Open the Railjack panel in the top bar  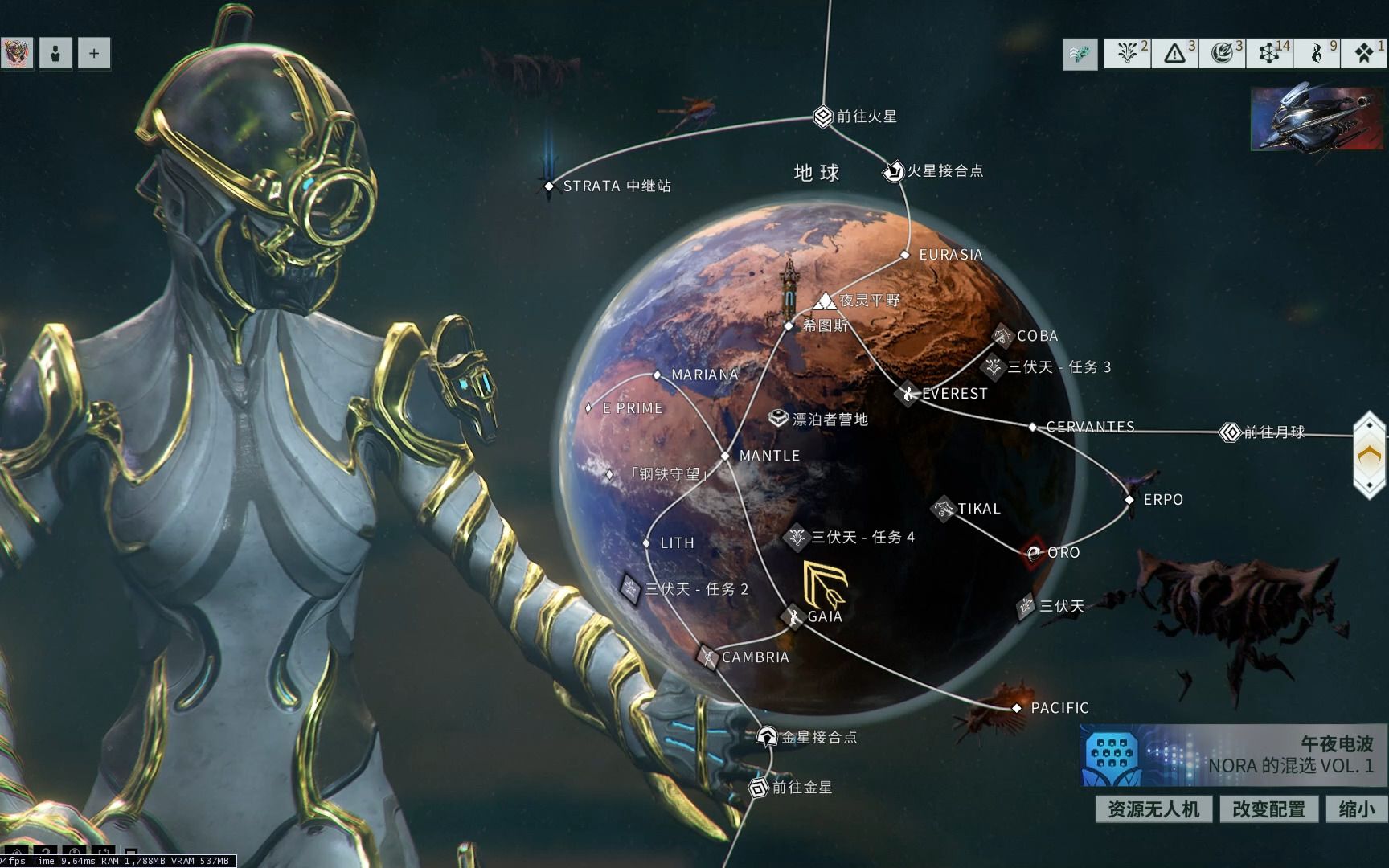pos(1080,54)
